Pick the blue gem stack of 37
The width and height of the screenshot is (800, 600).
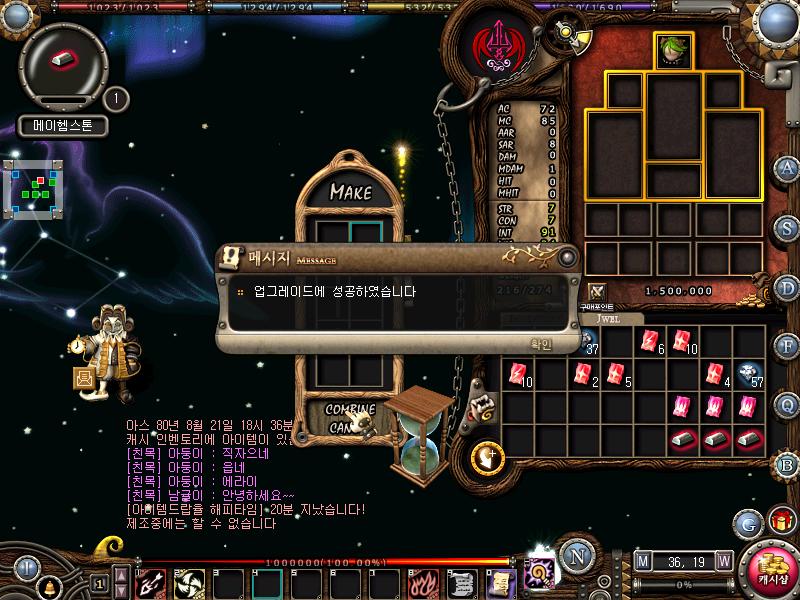588,342
